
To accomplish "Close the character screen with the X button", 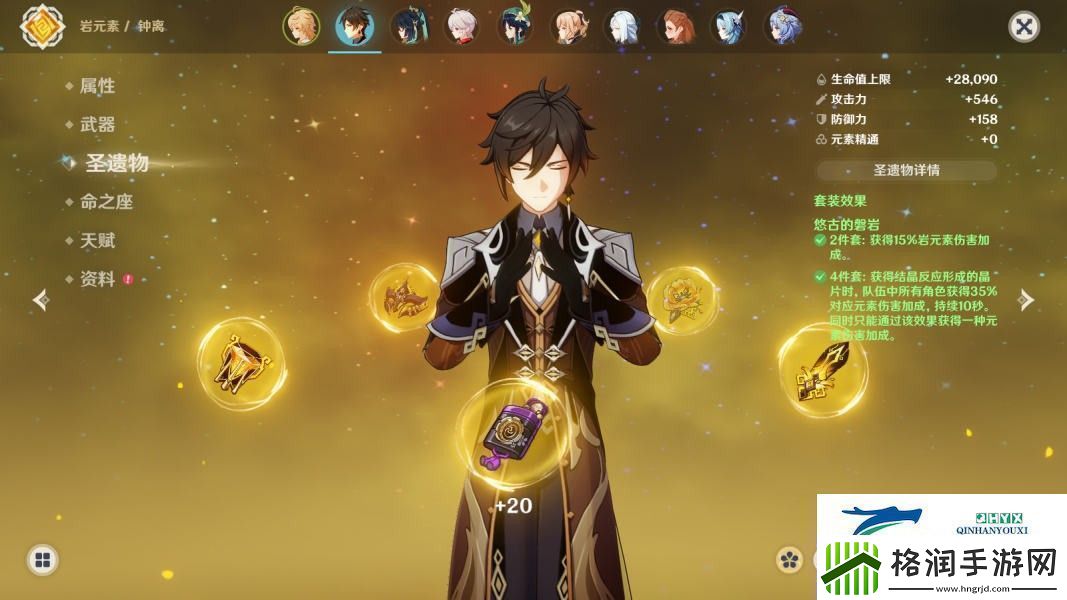I will point(1023,27).
